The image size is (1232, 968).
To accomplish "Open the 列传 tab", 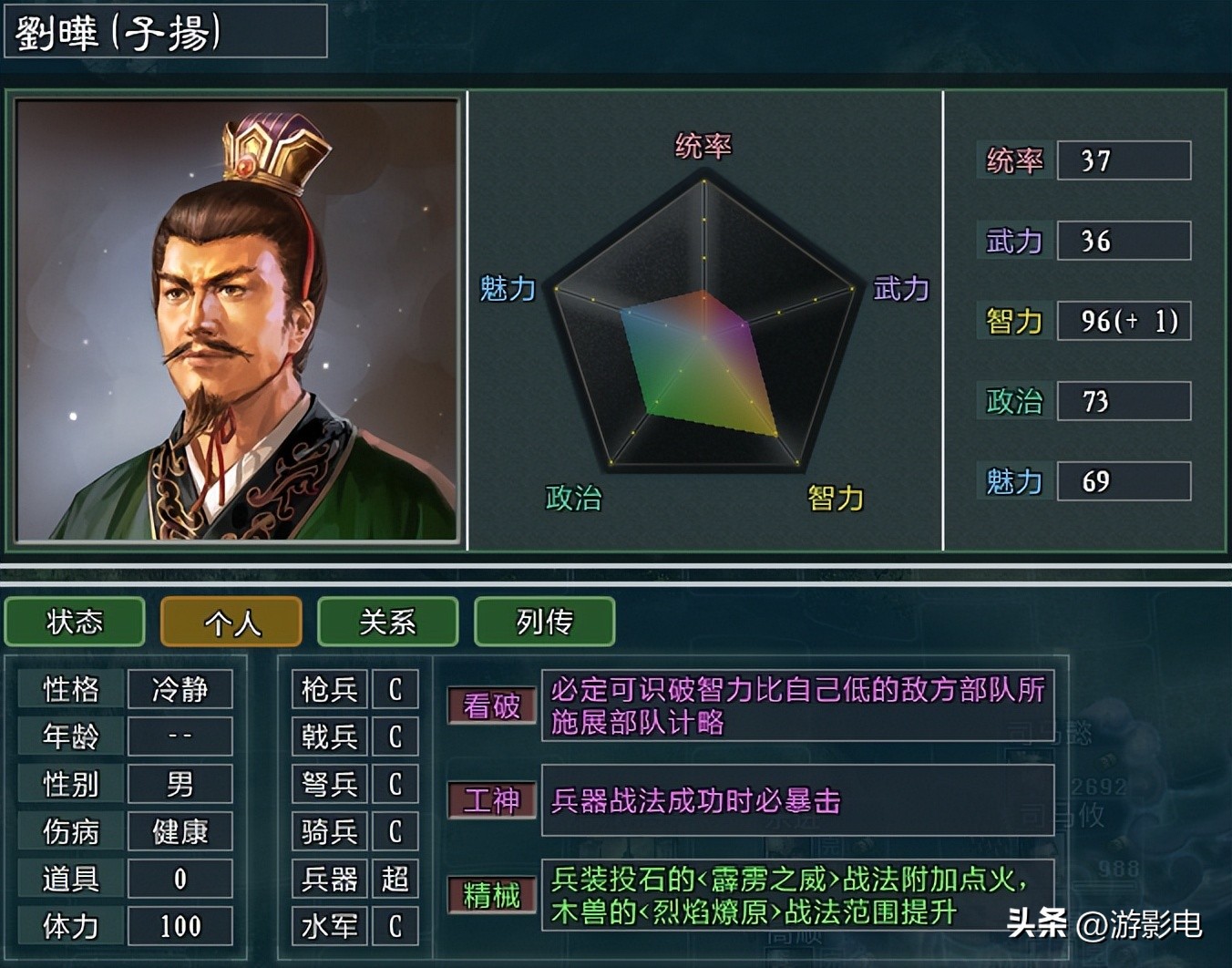I will (x=544, y=623).
